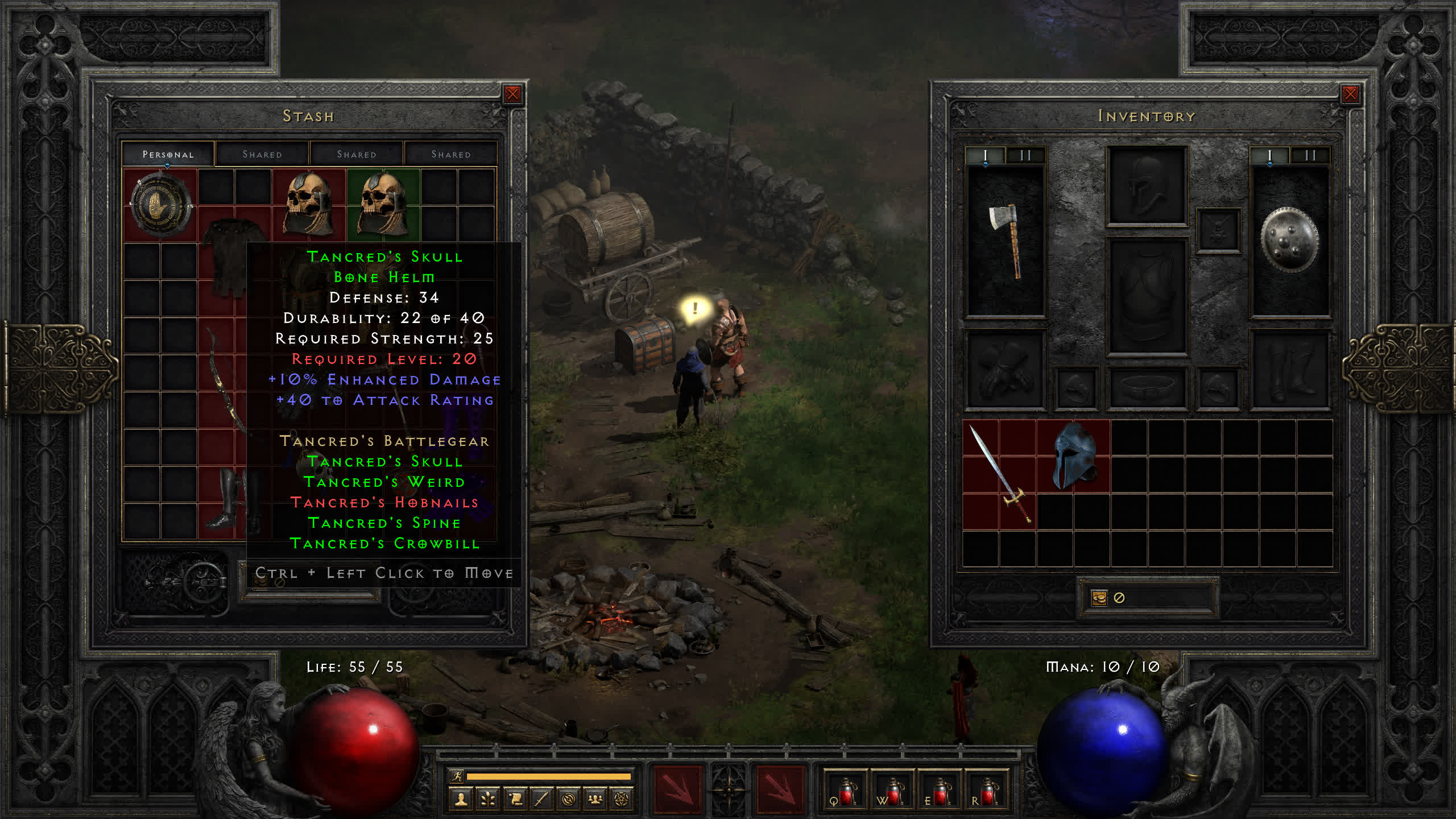The width and height of the screenshot is (1456, 819).
Task: Select the hand-emblem round shield in stash
Action: click(160, 205)
